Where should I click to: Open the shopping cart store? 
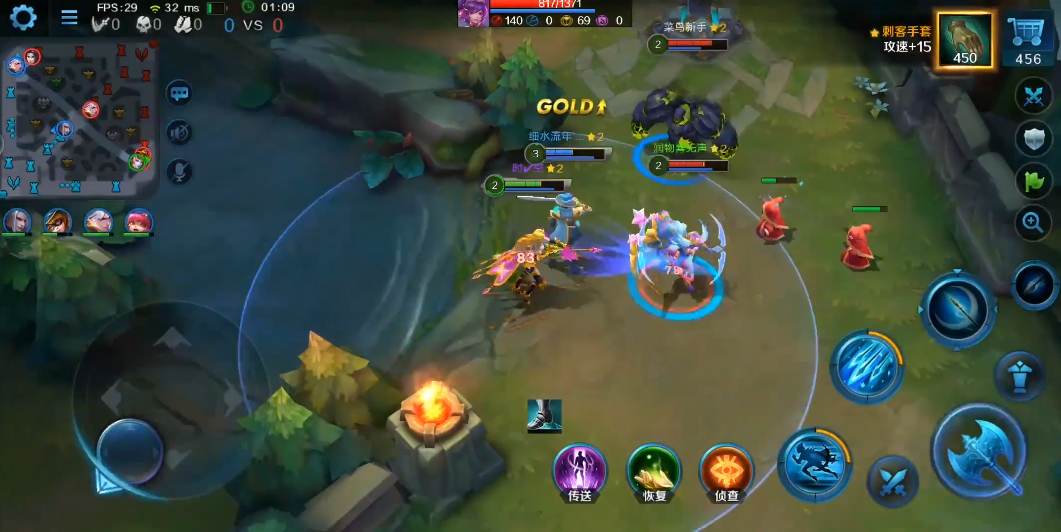pyautogui.click(x=1028, y=41)
